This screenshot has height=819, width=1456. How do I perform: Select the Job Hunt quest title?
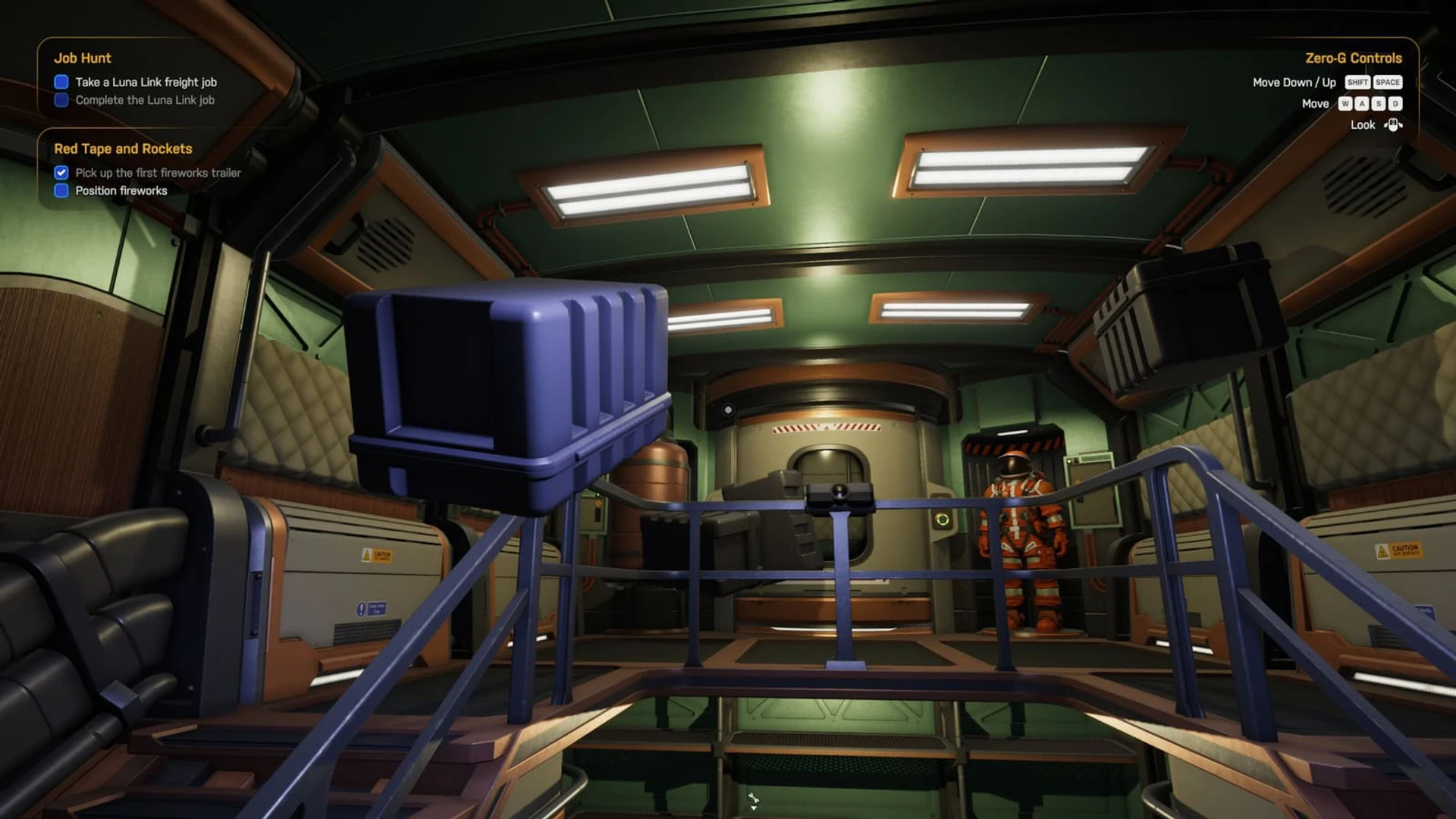pyautogui.click(x=82, y=58)
